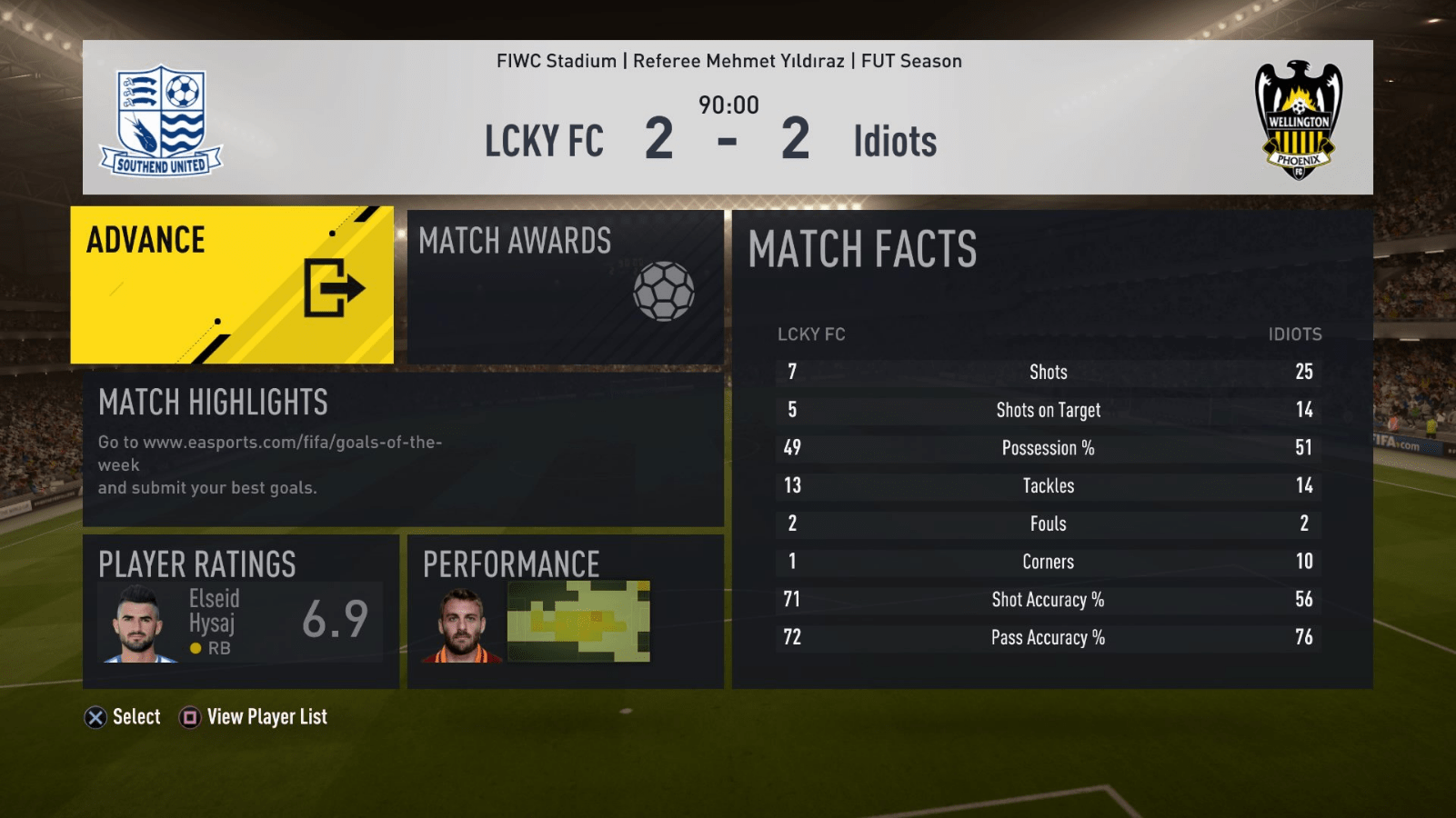Click the square button View Player List icon

click(188, 717)
